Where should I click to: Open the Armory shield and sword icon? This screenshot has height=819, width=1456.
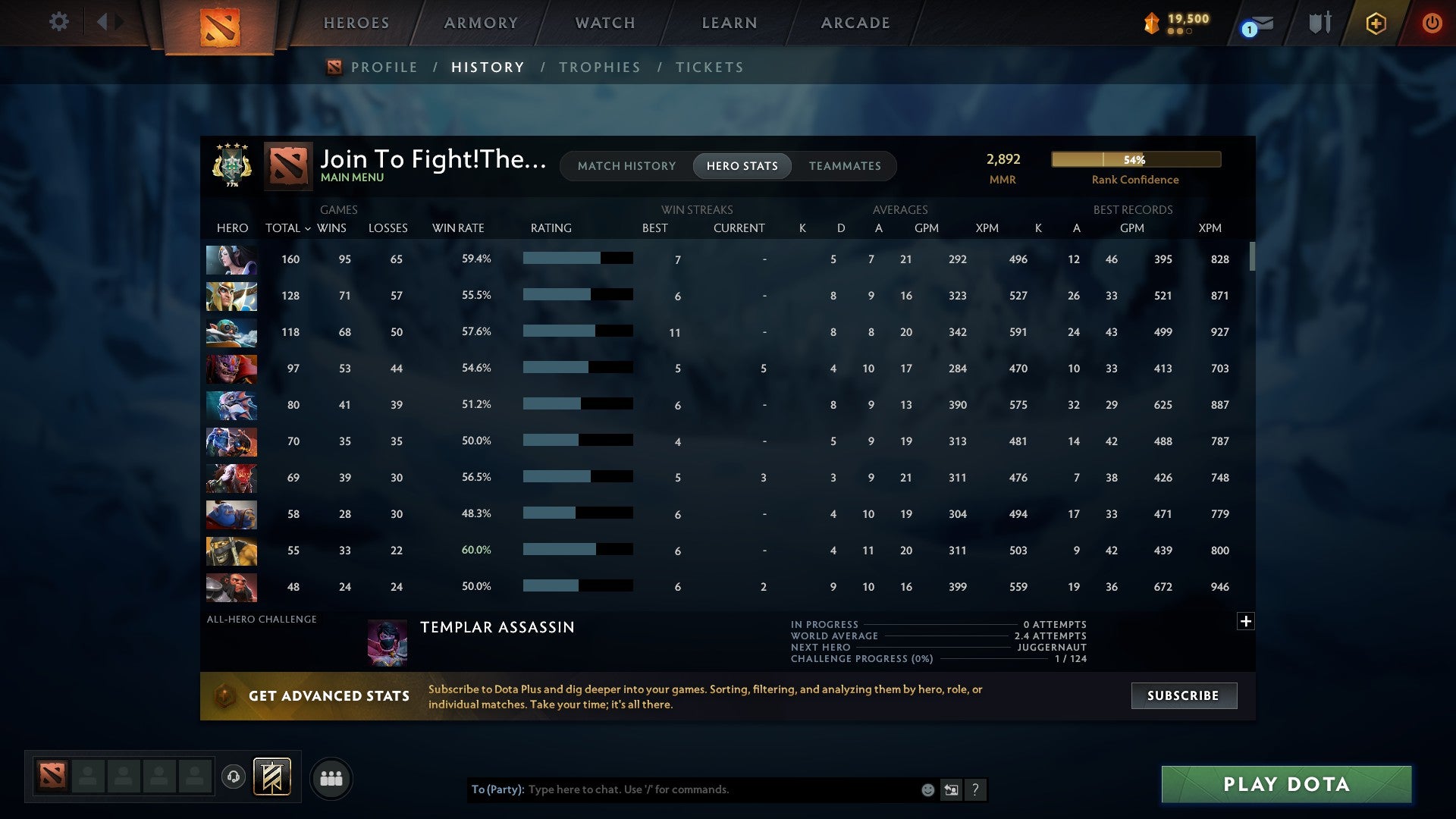click(1319, 23)
